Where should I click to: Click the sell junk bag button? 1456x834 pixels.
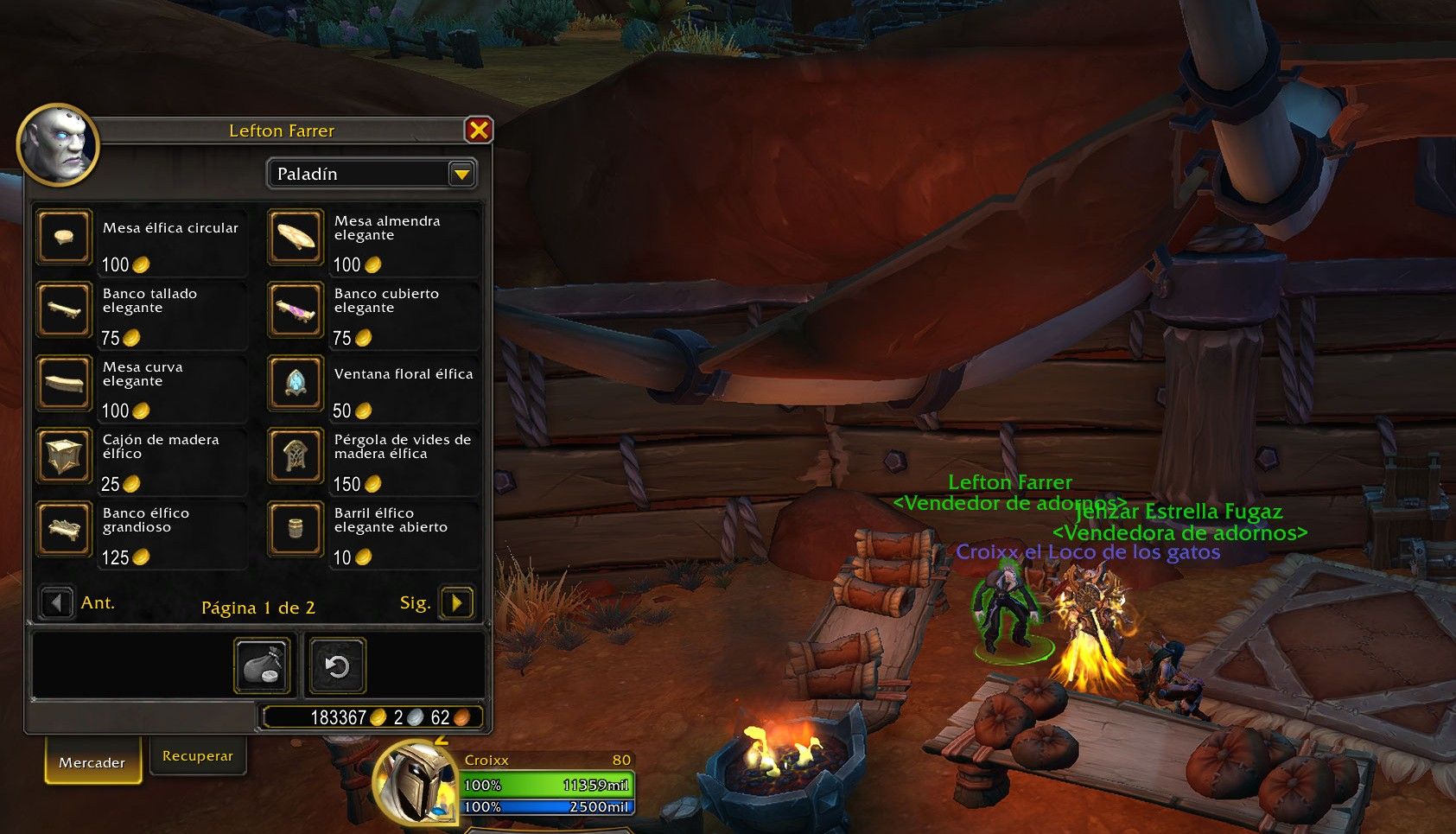coord(263,665)
